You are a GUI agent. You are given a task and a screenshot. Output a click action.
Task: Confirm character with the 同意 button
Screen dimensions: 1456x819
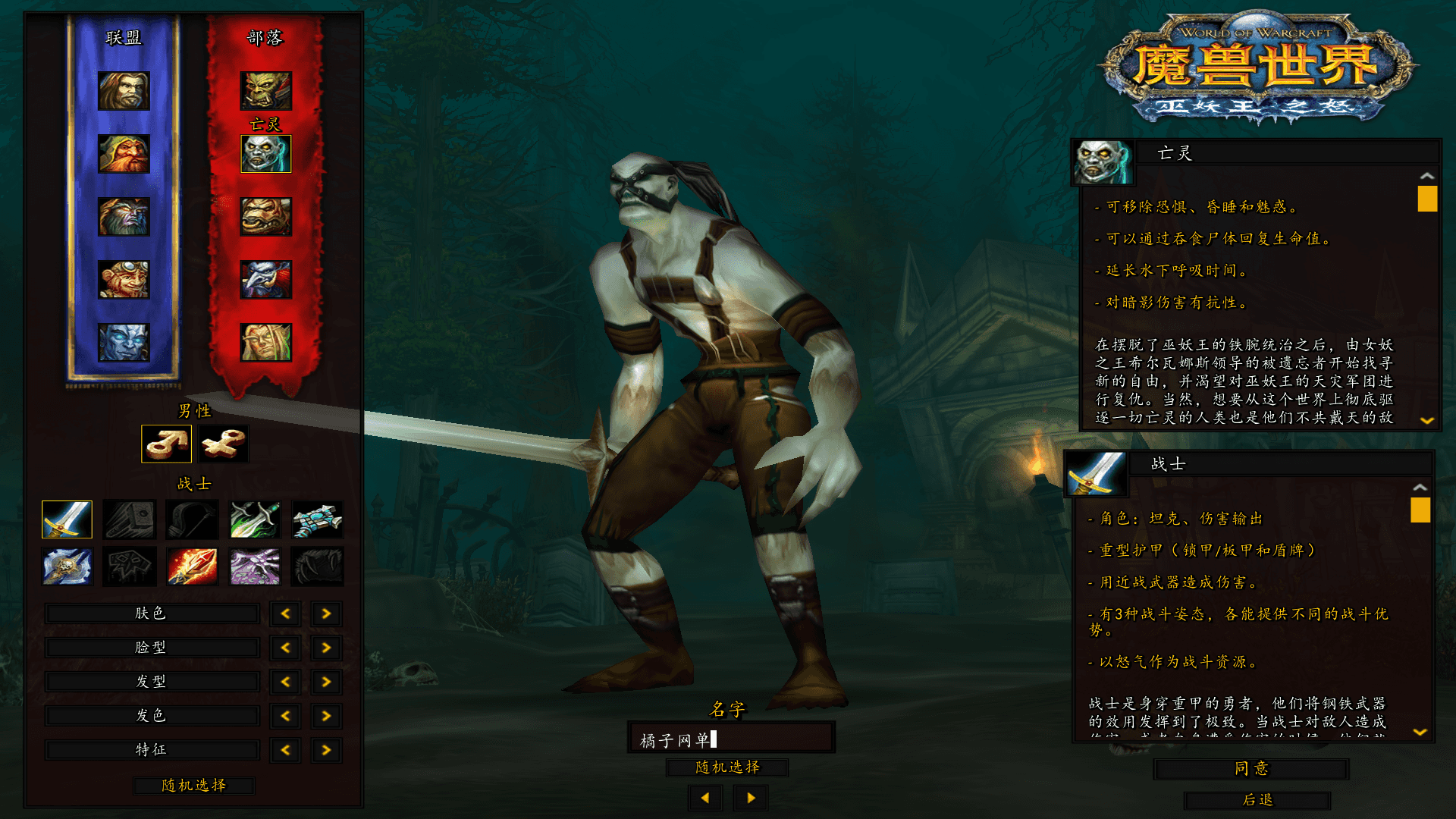(x=1250, y=769)
